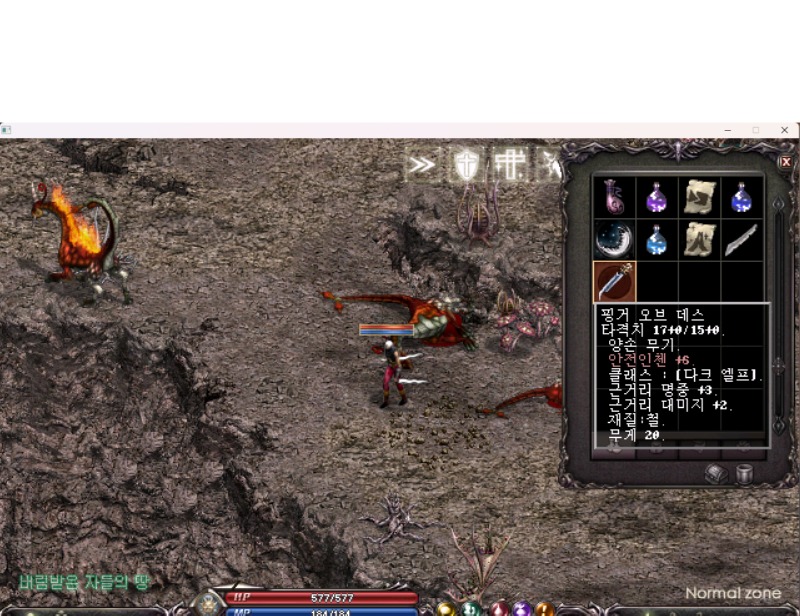The height and width of the screenshot is (616, 800).
Task: Select the shield-with-cross buff icon
Action: 466,165
